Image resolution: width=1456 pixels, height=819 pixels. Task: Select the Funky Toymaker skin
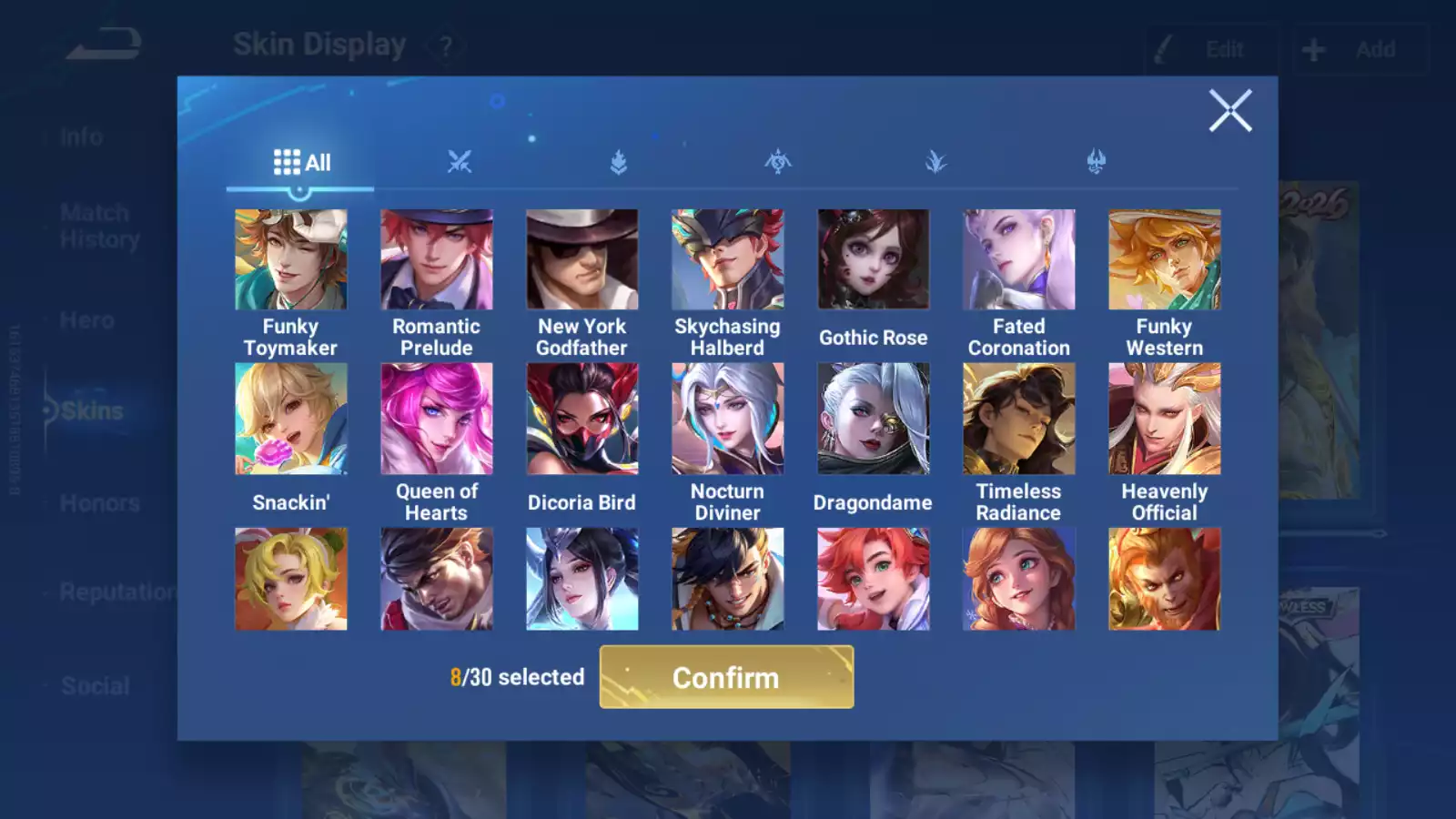point(290,260)
